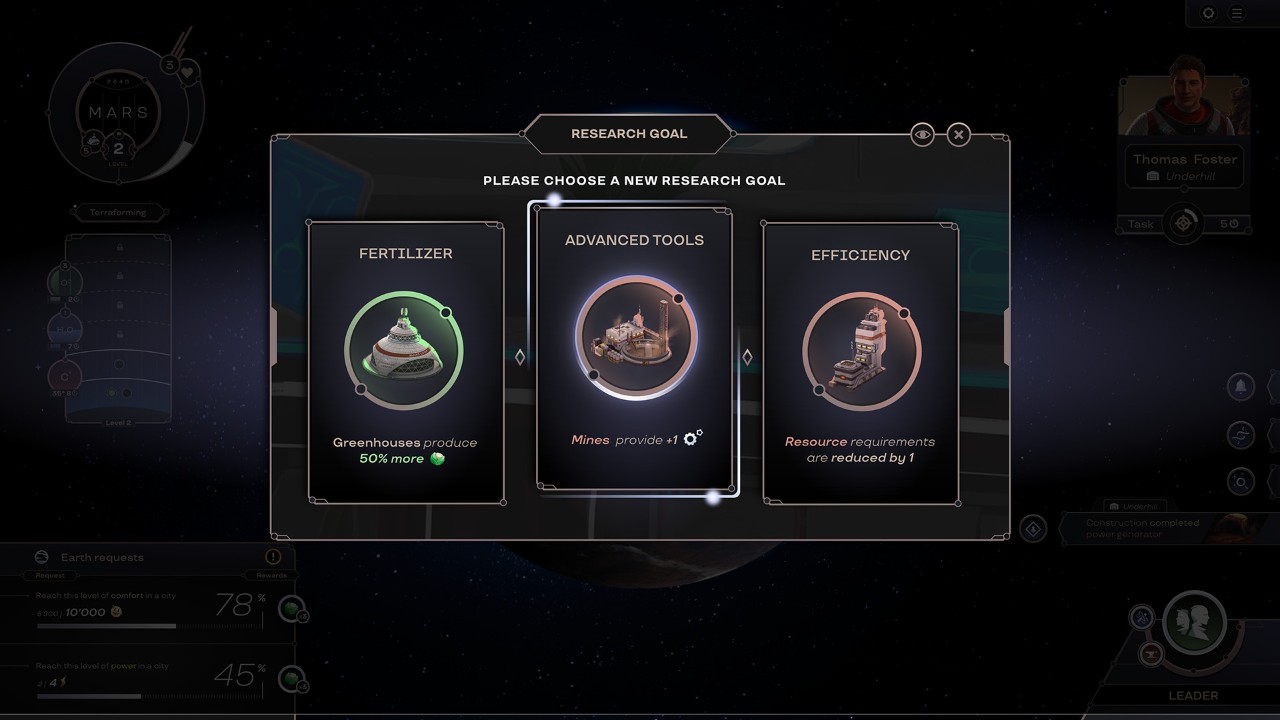The height and width of the screenshot is (720, 1280).
Task: Choose the Advanced Tools research goal
Action: coord(634,350)
